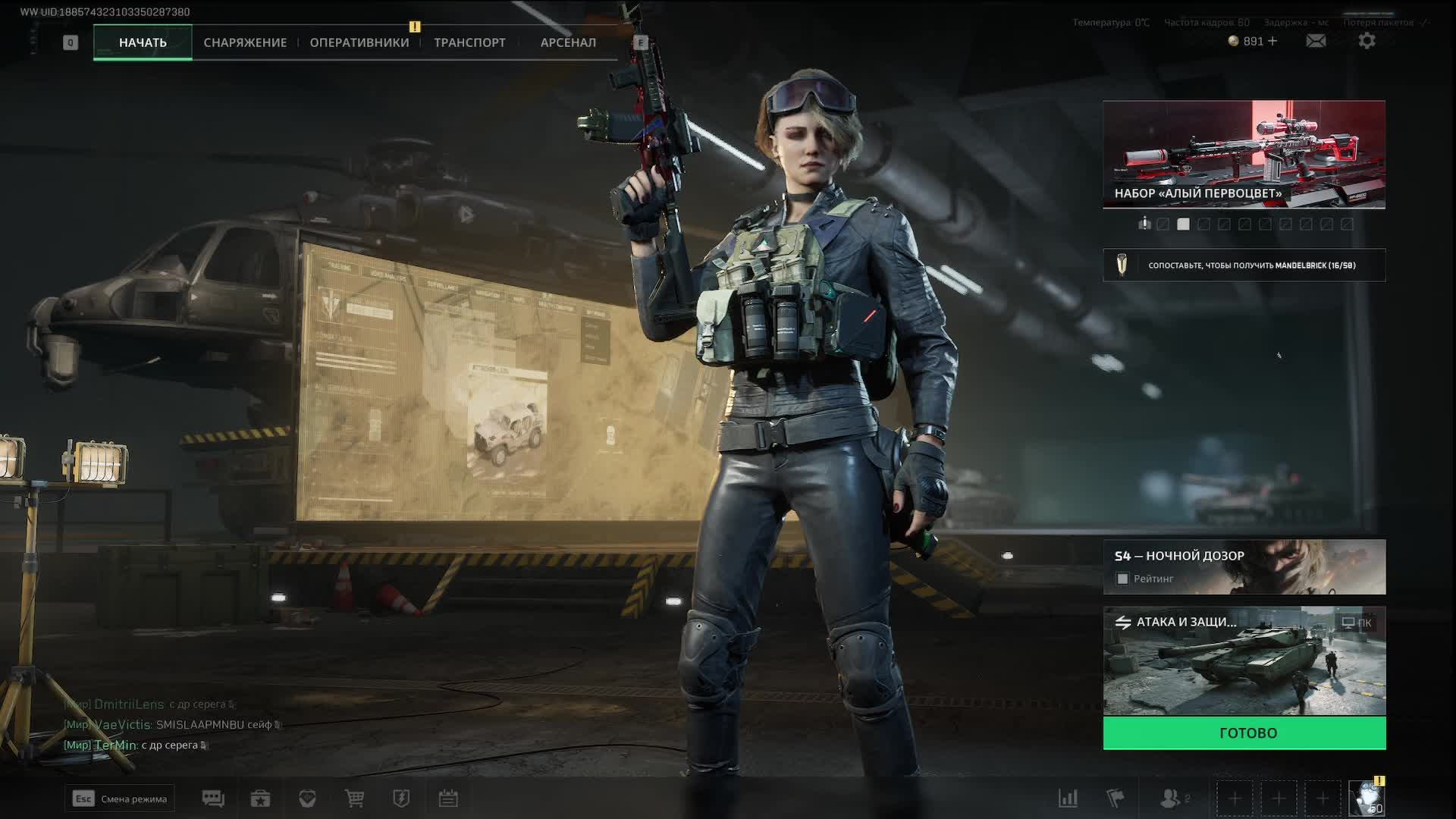Choose the Атака и защита game mode card
The image size is (1456, 819).
[1244, 661]
